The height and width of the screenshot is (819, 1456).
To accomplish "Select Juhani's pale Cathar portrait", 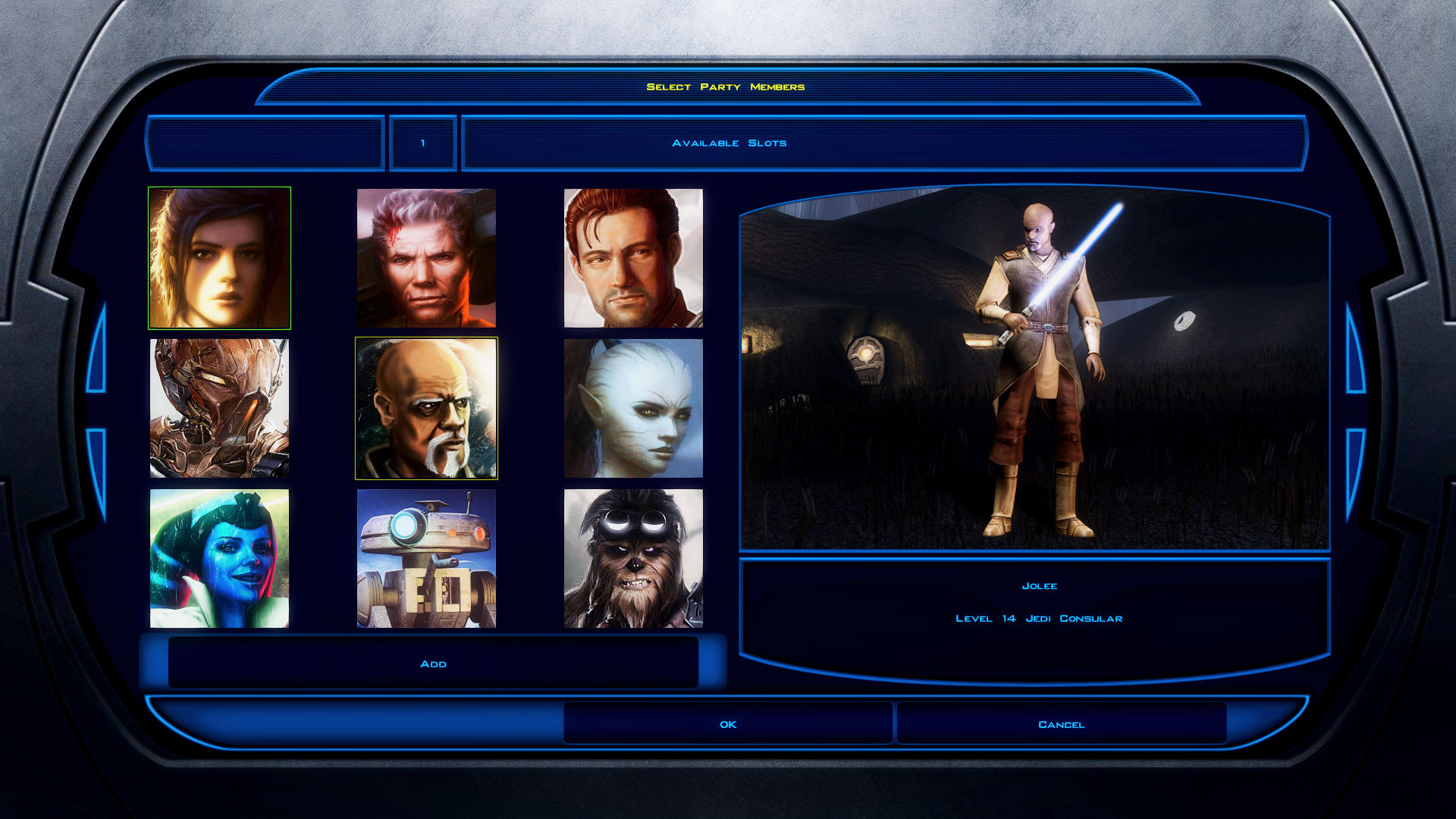I will click(633, 408).
